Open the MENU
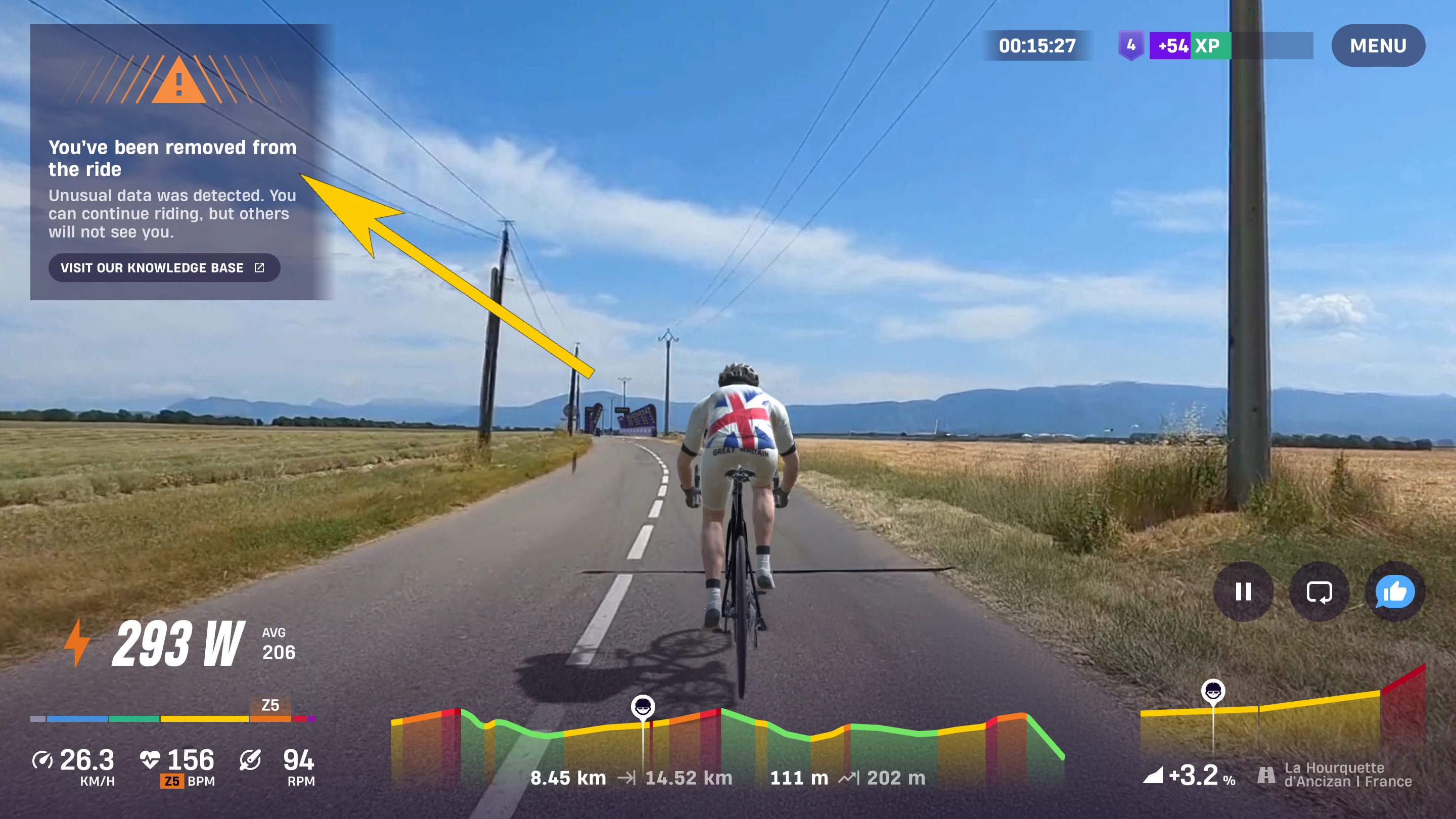 click(1378, 45)
